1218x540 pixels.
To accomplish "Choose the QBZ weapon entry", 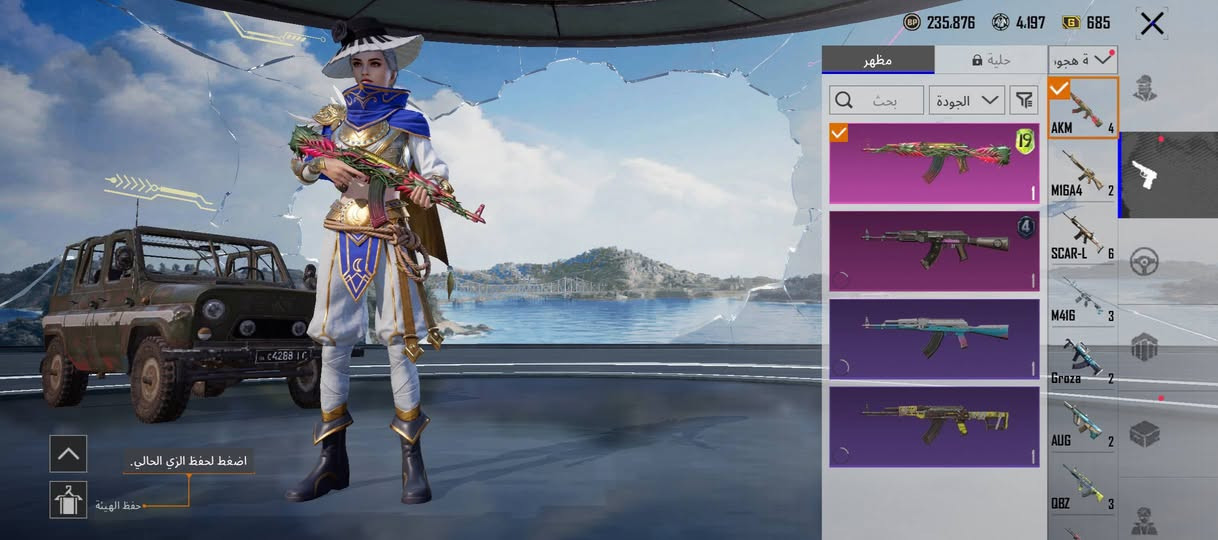I will tap(1082, 486).
